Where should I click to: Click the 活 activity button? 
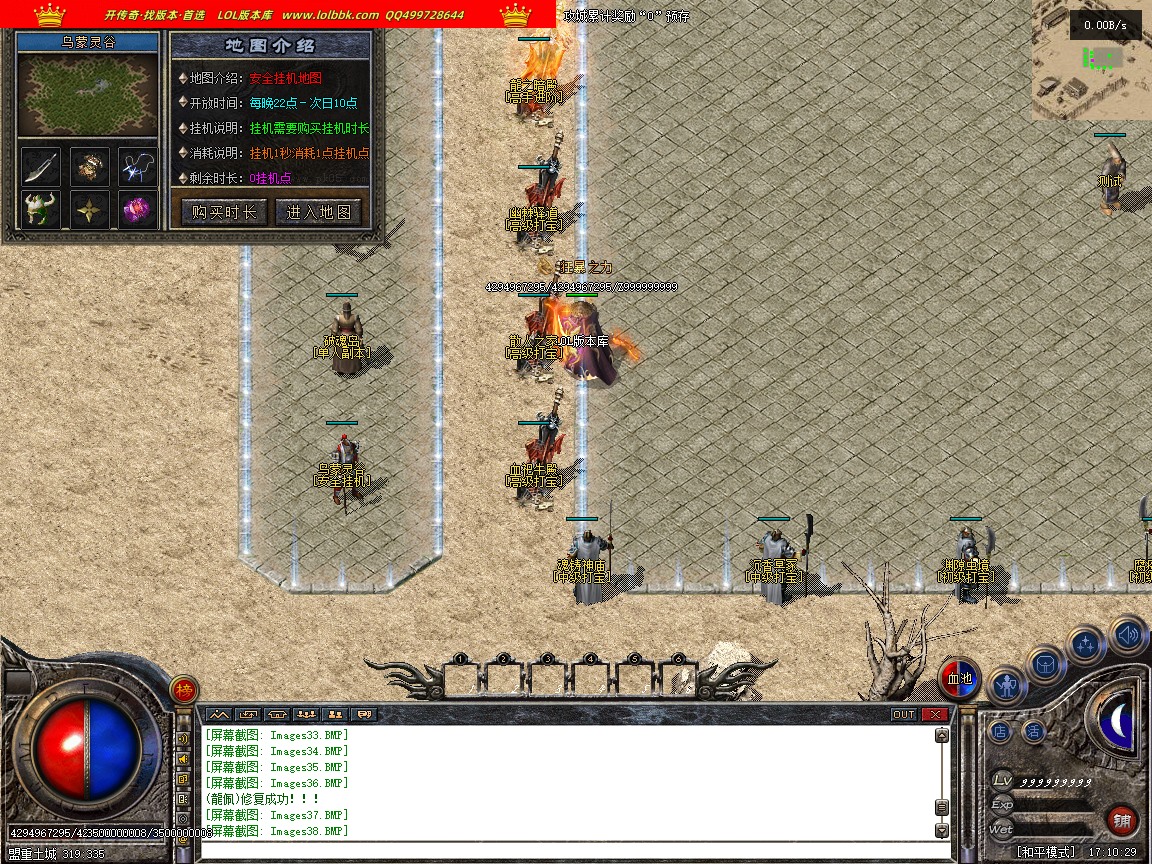tap(1034, 733)
